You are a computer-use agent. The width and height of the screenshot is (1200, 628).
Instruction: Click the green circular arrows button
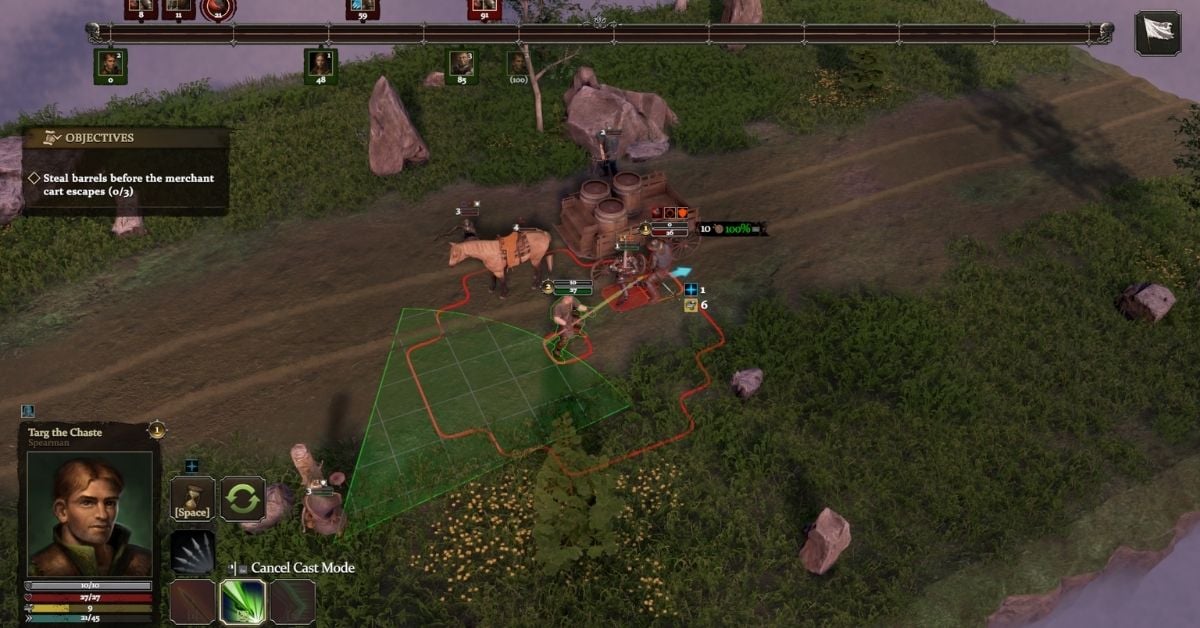[243, 498]
